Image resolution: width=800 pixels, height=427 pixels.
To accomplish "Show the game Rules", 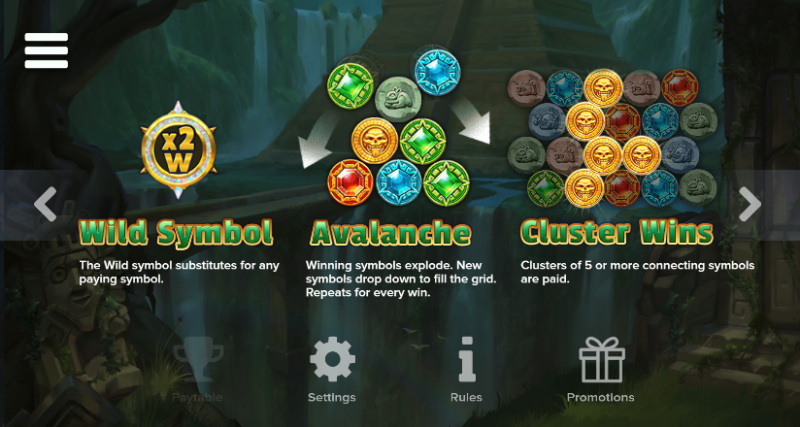I will coord(466,368).
